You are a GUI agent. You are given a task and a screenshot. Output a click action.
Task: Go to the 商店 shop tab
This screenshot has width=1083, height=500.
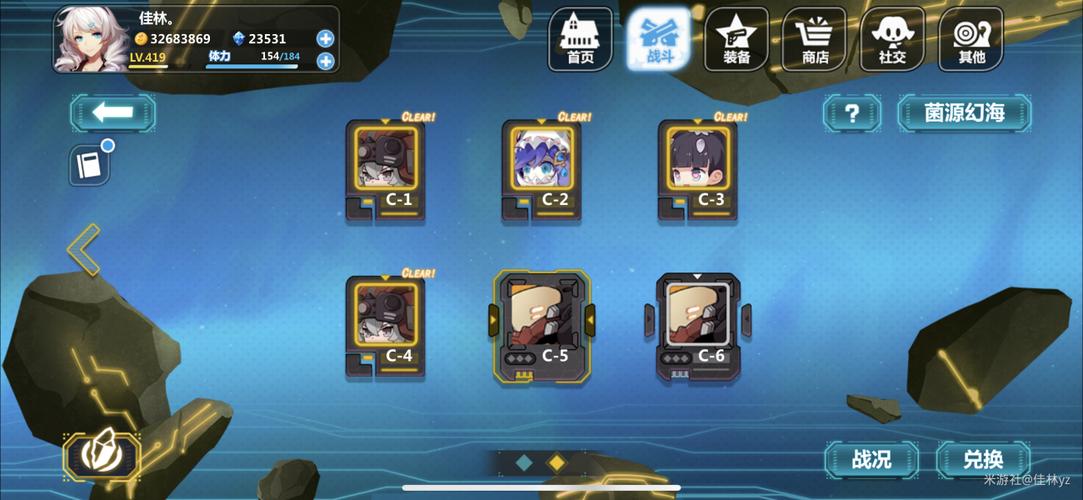815,40
